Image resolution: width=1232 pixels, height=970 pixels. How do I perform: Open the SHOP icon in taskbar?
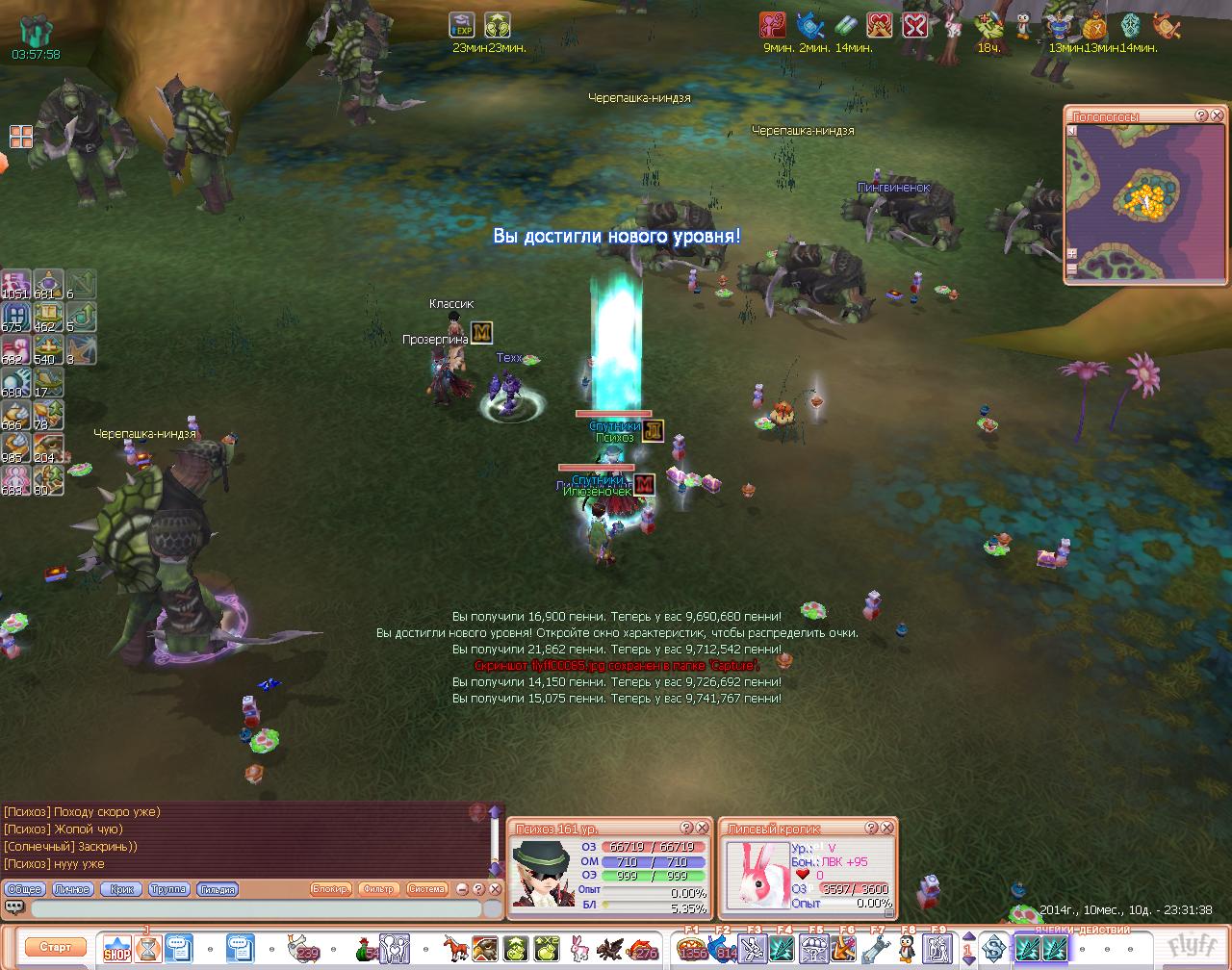point(117,949)
